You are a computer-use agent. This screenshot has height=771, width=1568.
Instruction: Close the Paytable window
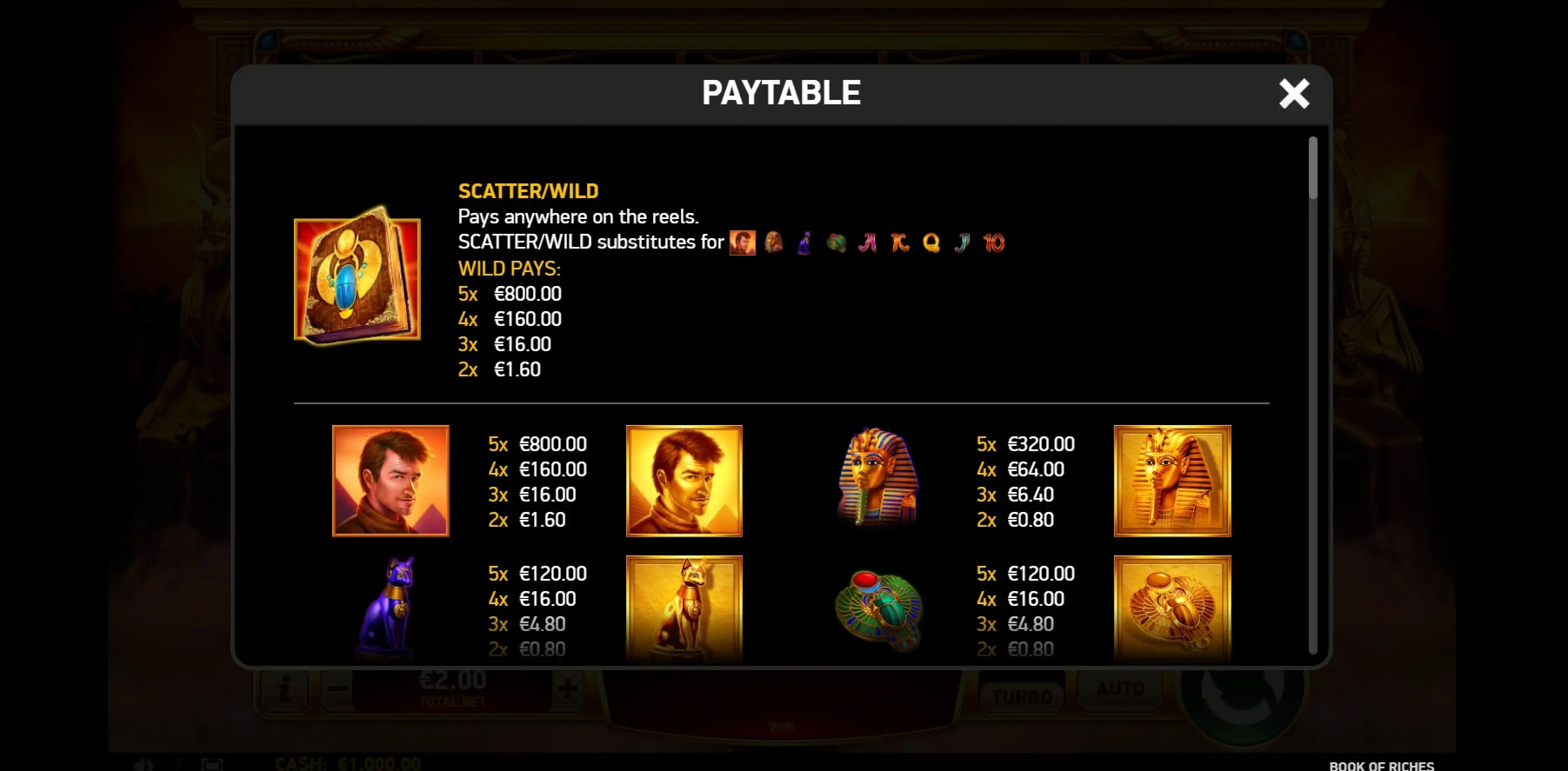[x=1294, y=94]
